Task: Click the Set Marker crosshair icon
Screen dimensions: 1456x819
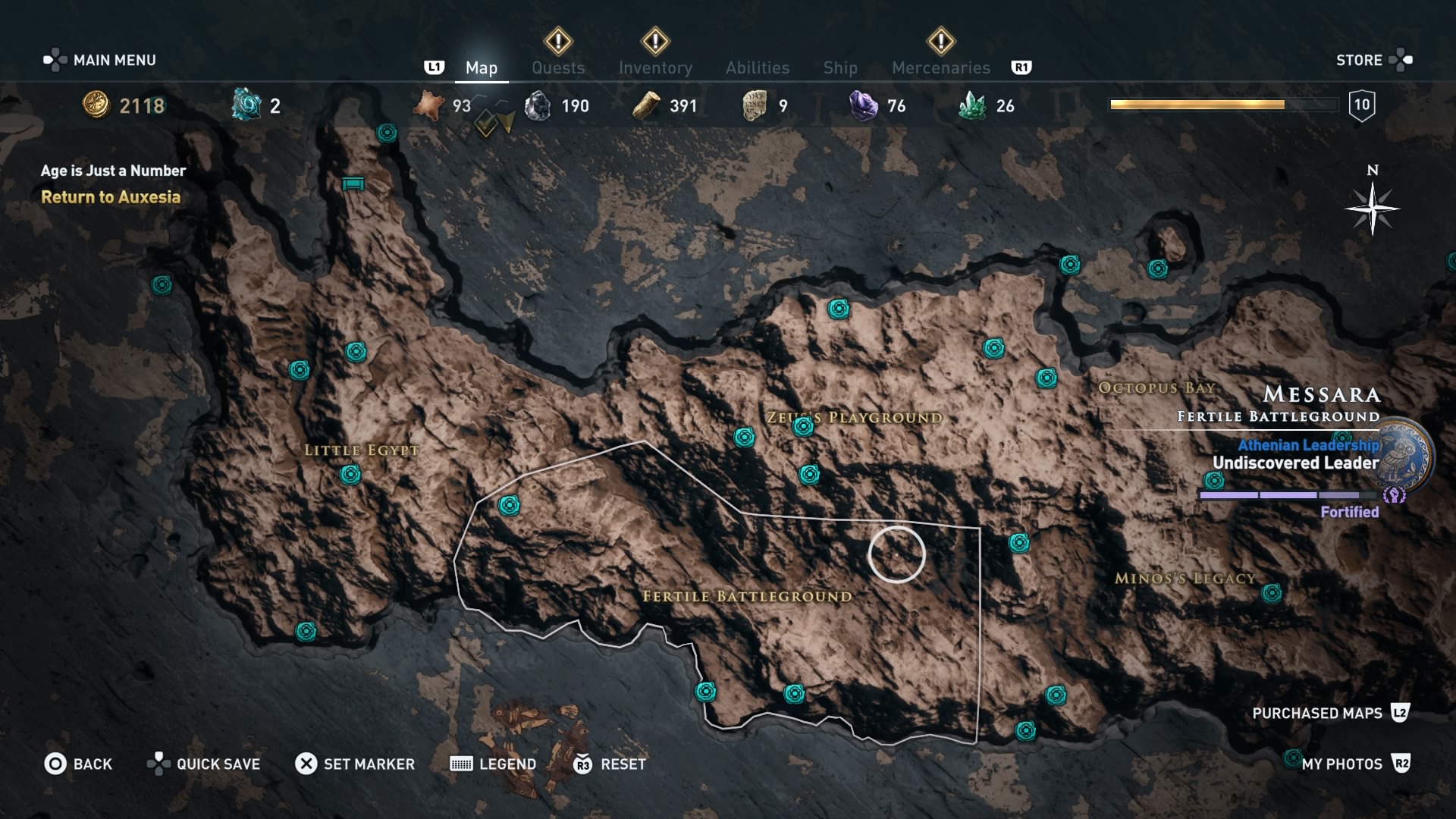Action: point(306,764)
